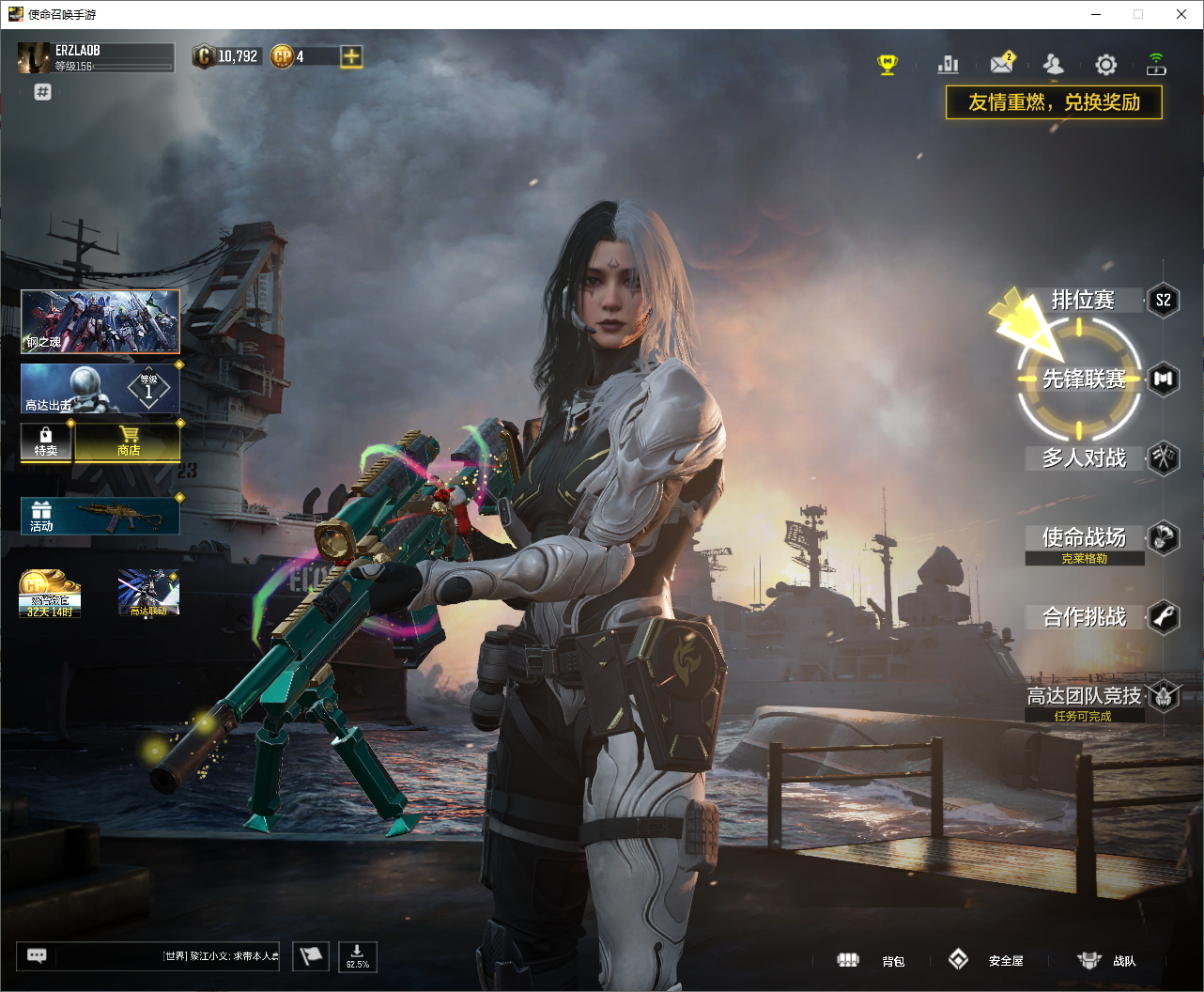The height and width of the screenshot is (992, 1204).
Task: Open the 背包 loadout menu
Action: pos(872,960)
